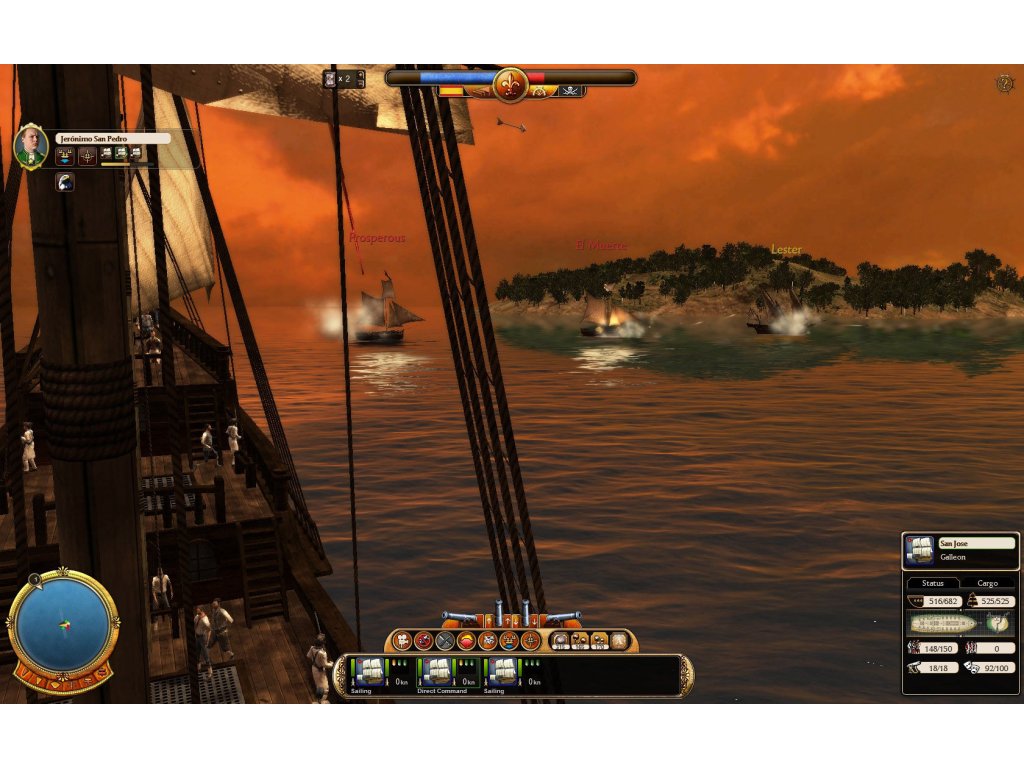Click the red gem command icon

pos(467,641)
